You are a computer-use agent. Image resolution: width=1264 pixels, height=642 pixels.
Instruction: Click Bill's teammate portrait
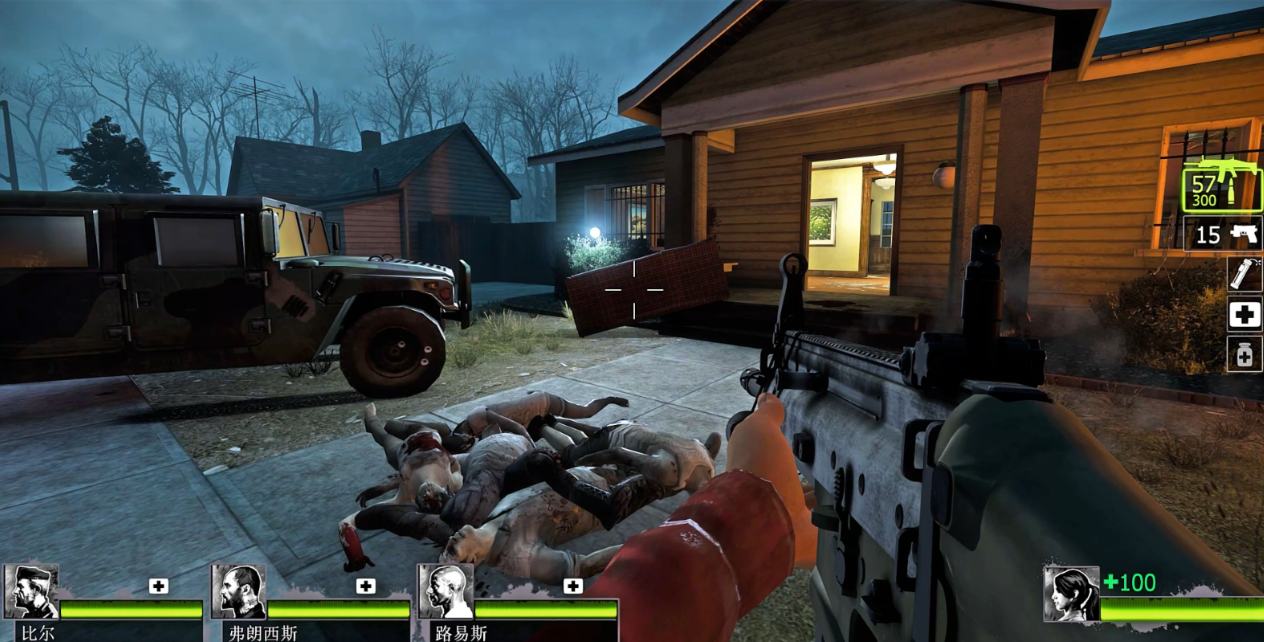pos(31,592)
